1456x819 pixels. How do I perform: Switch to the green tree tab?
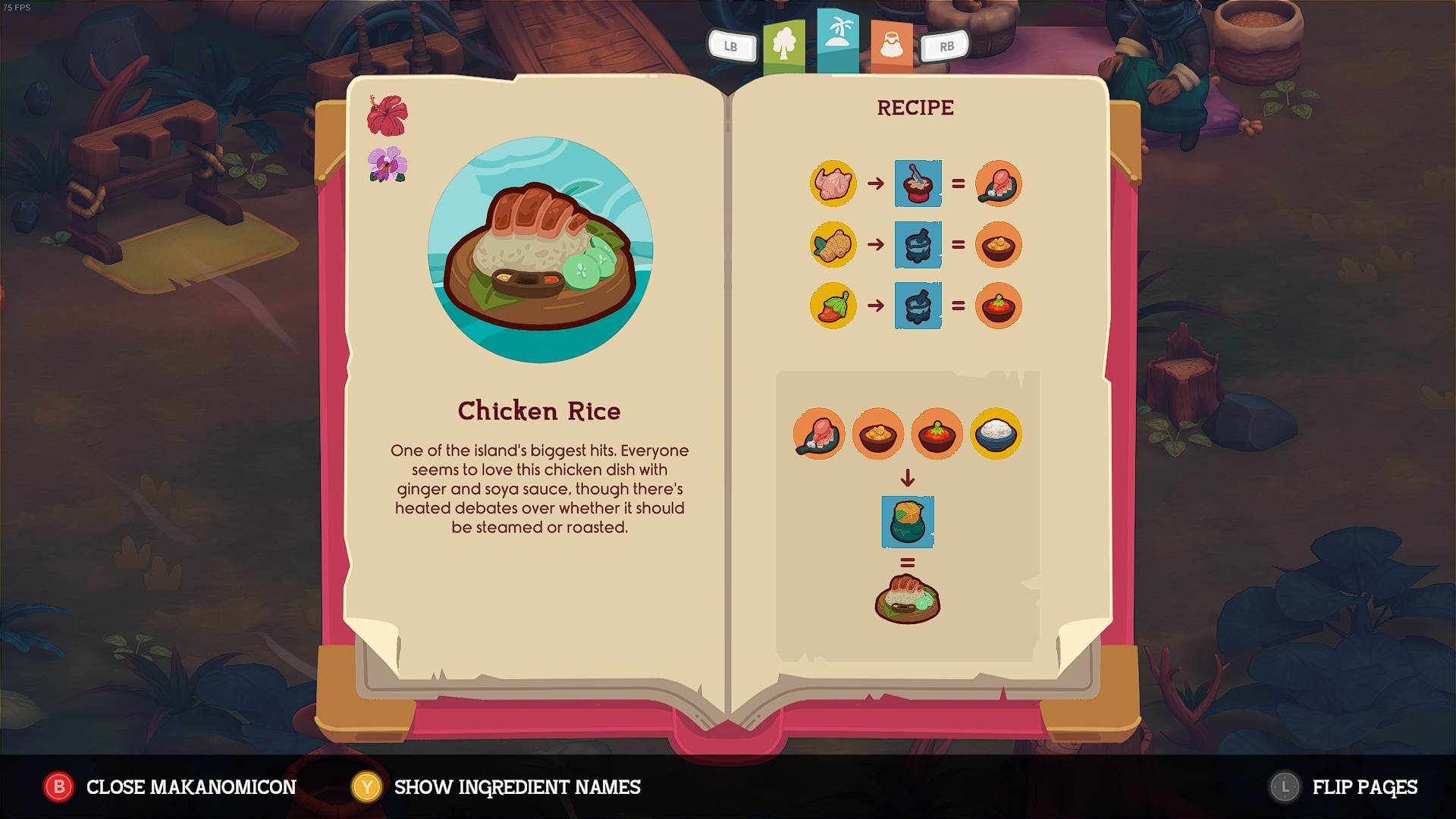coord(784,45)
